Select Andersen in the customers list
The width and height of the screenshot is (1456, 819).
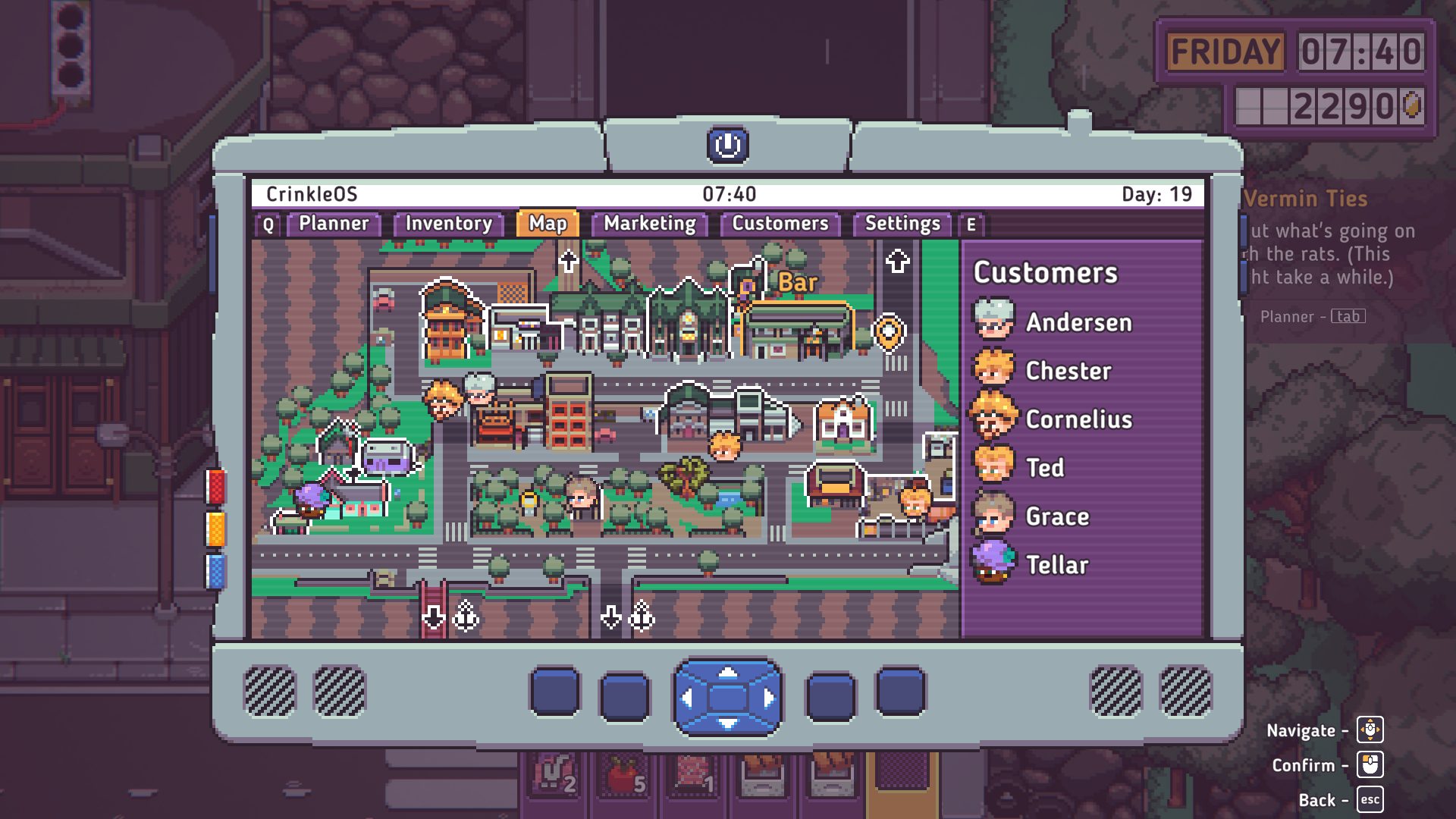point(1078,322)
